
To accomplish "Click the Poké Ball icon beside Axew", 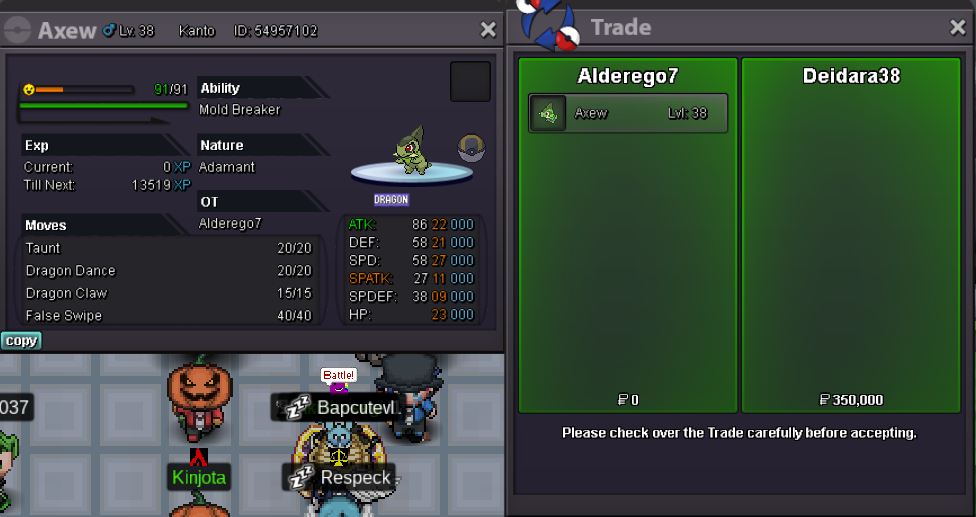I will (x=472, y=148).
